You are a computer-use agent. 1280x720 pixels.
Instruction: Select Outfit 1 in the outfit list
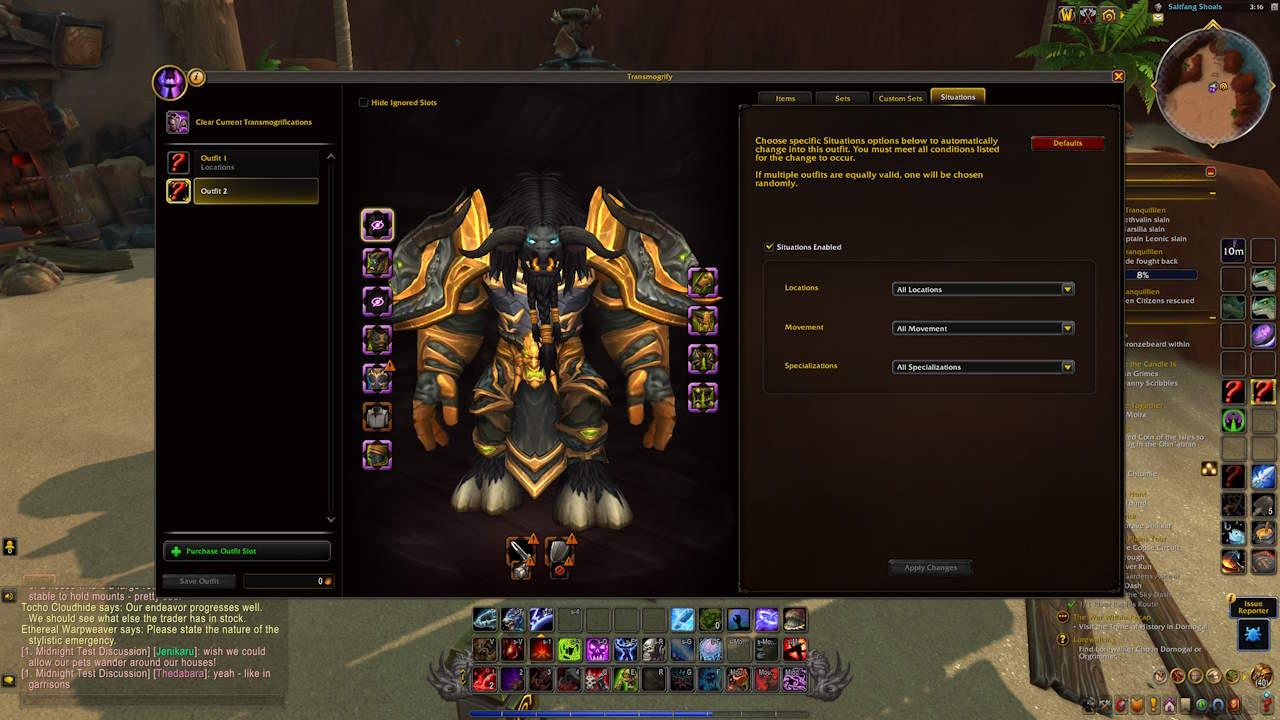coord(255,162)
